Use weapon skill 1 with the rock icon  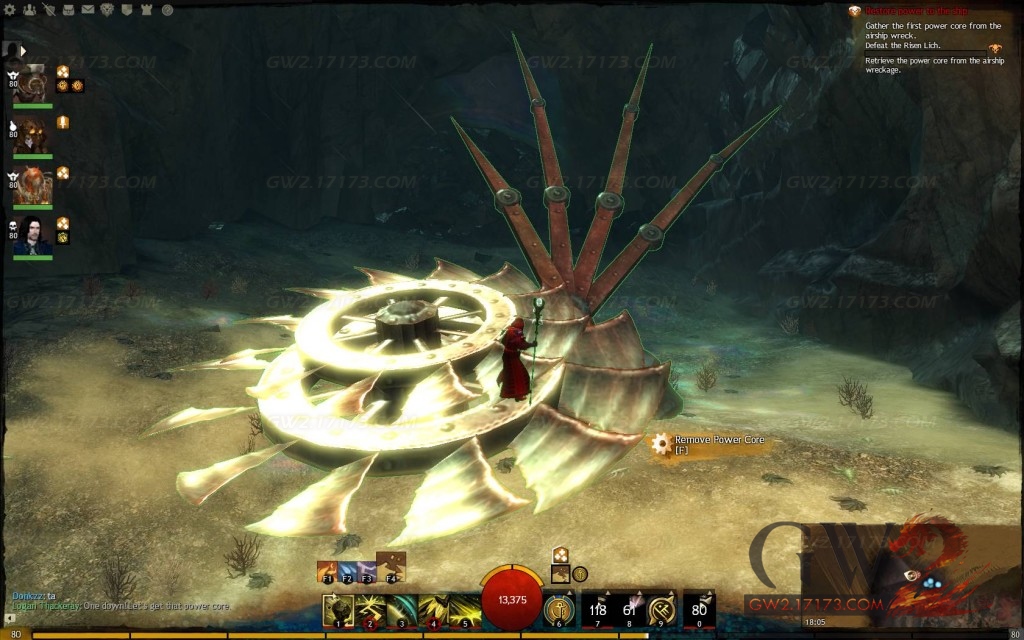[x=338, y=610]
